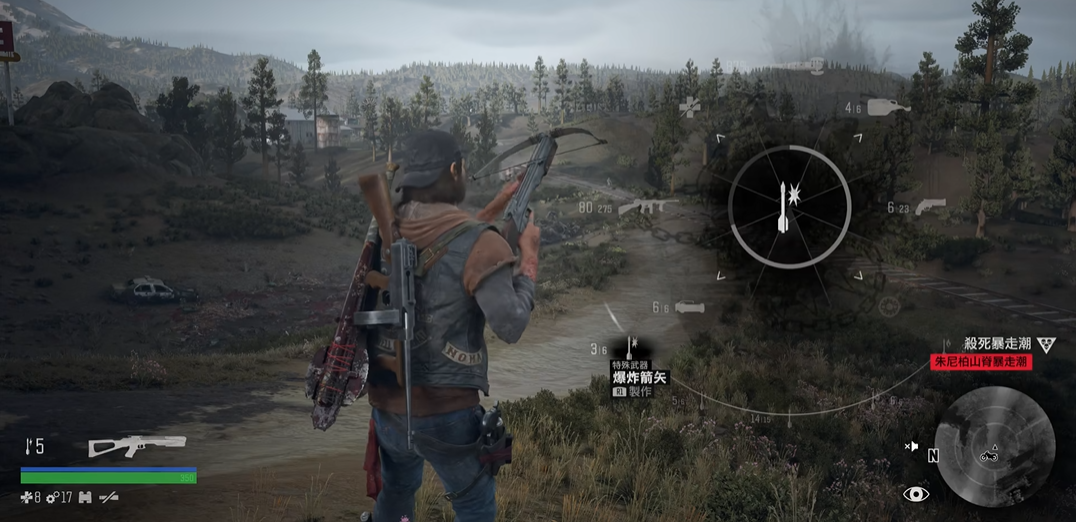The image size is (1076, 522).
Task: Select the red horde objective label
Action: click(981, 362)
